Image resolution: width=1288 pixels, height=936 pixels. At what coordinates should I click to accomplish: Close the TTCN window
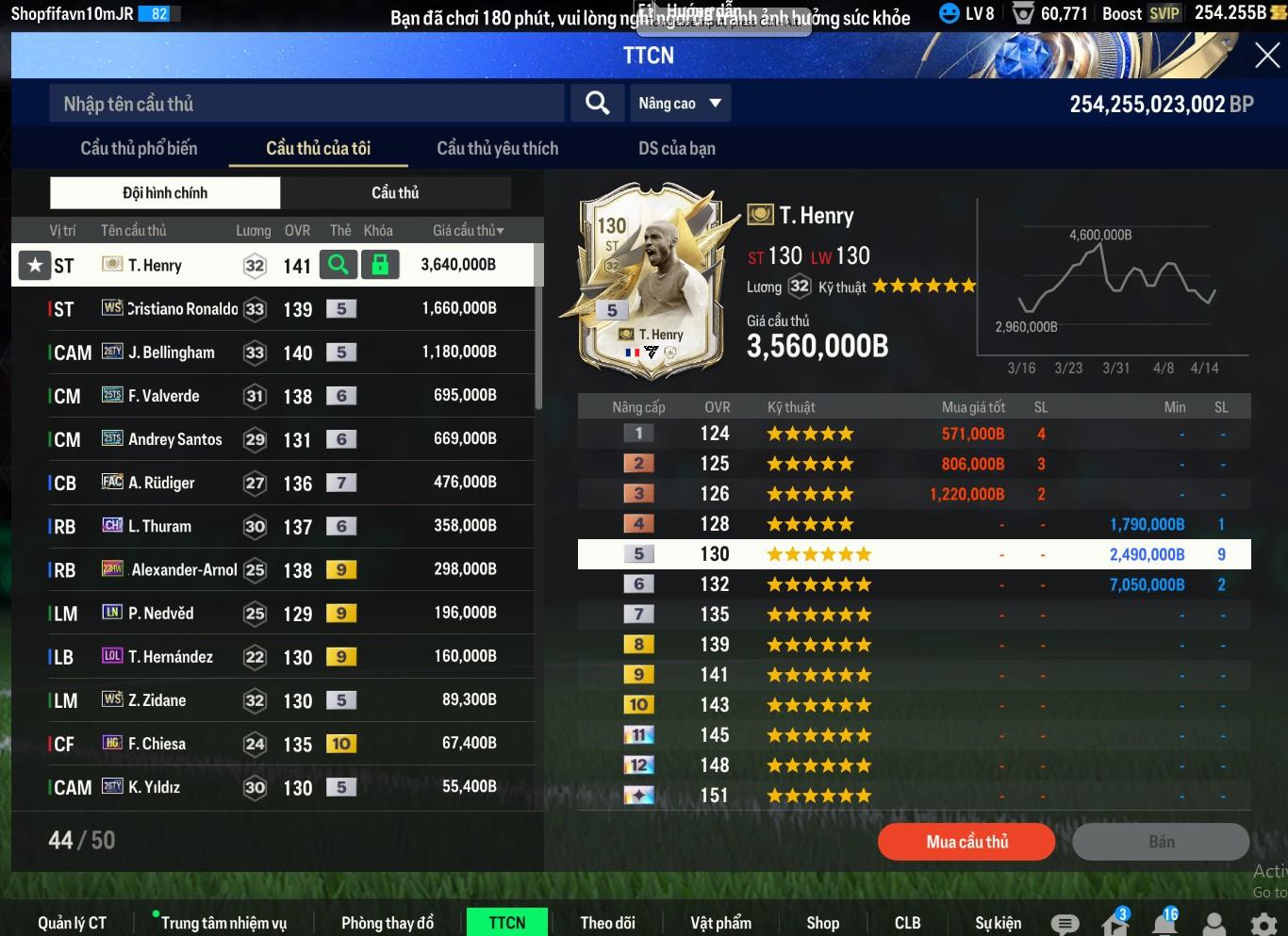(x=1266, y=56)
